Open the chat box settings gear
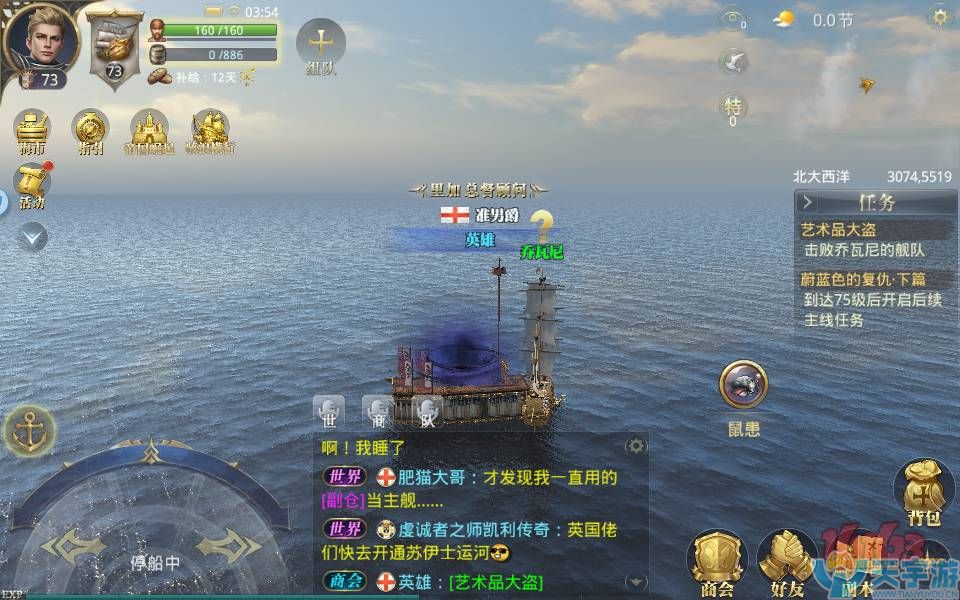This screenshot has width=960, height=600. [x=636, y=446]
